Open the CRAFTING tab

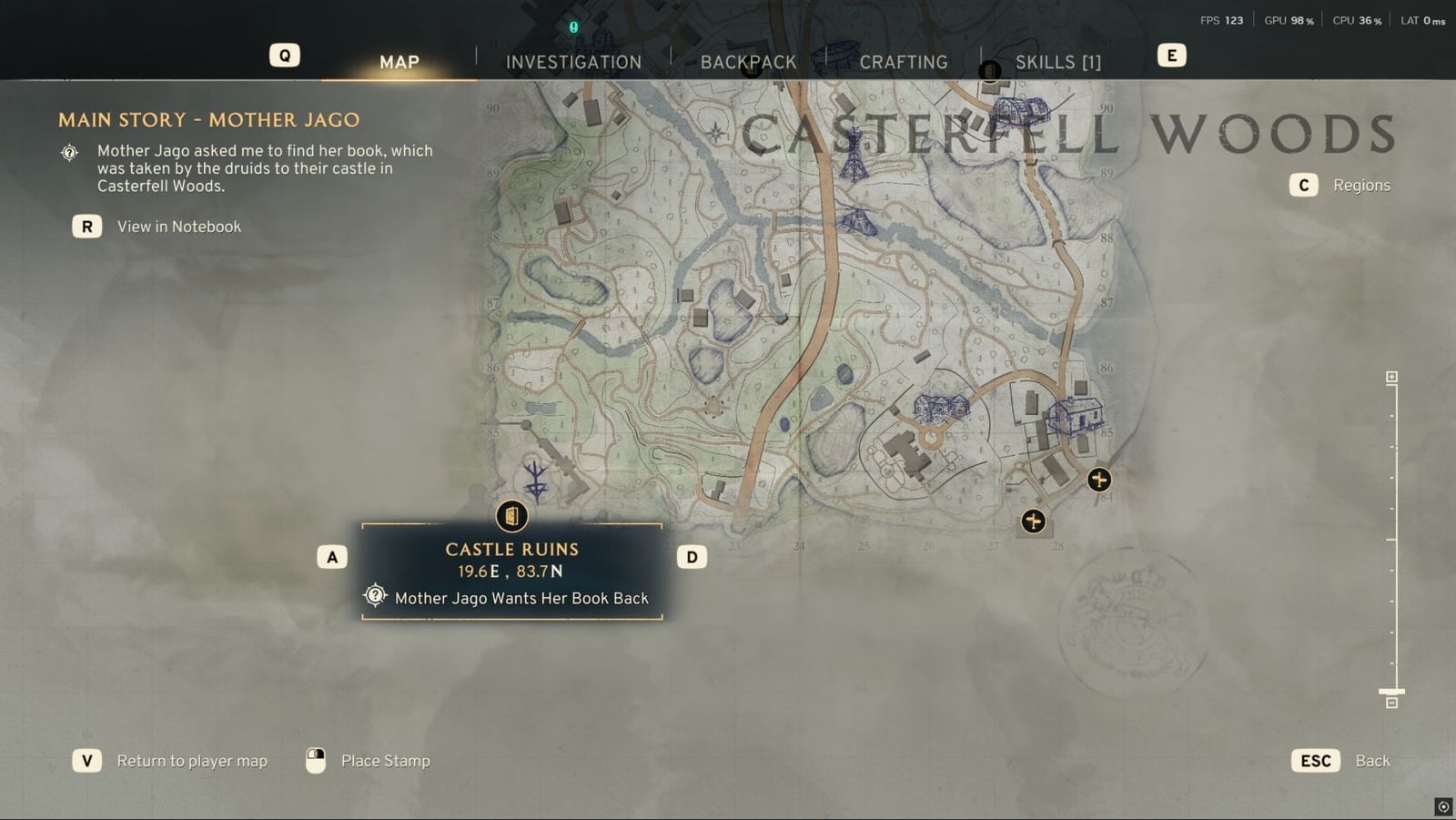click(x=904, y=62)
